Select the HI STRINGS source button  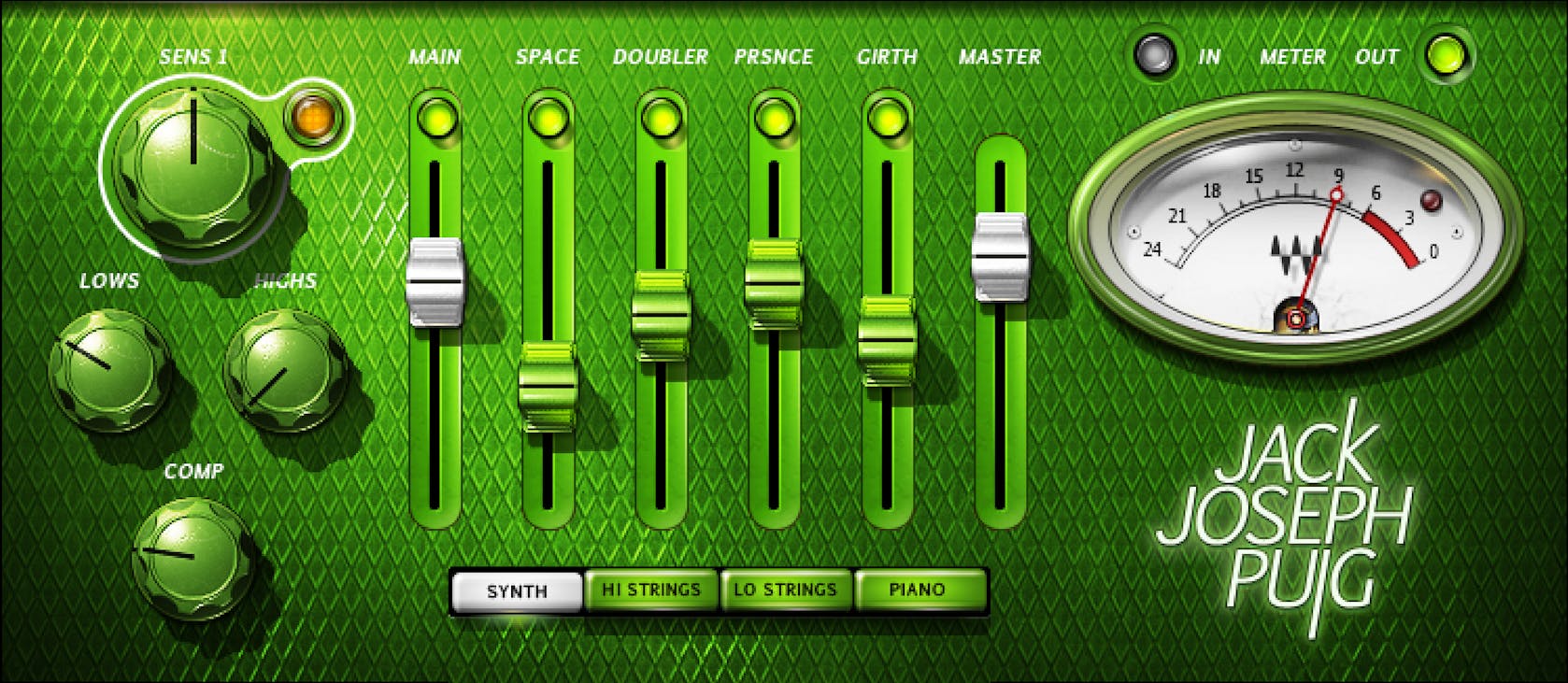point(651,590)
